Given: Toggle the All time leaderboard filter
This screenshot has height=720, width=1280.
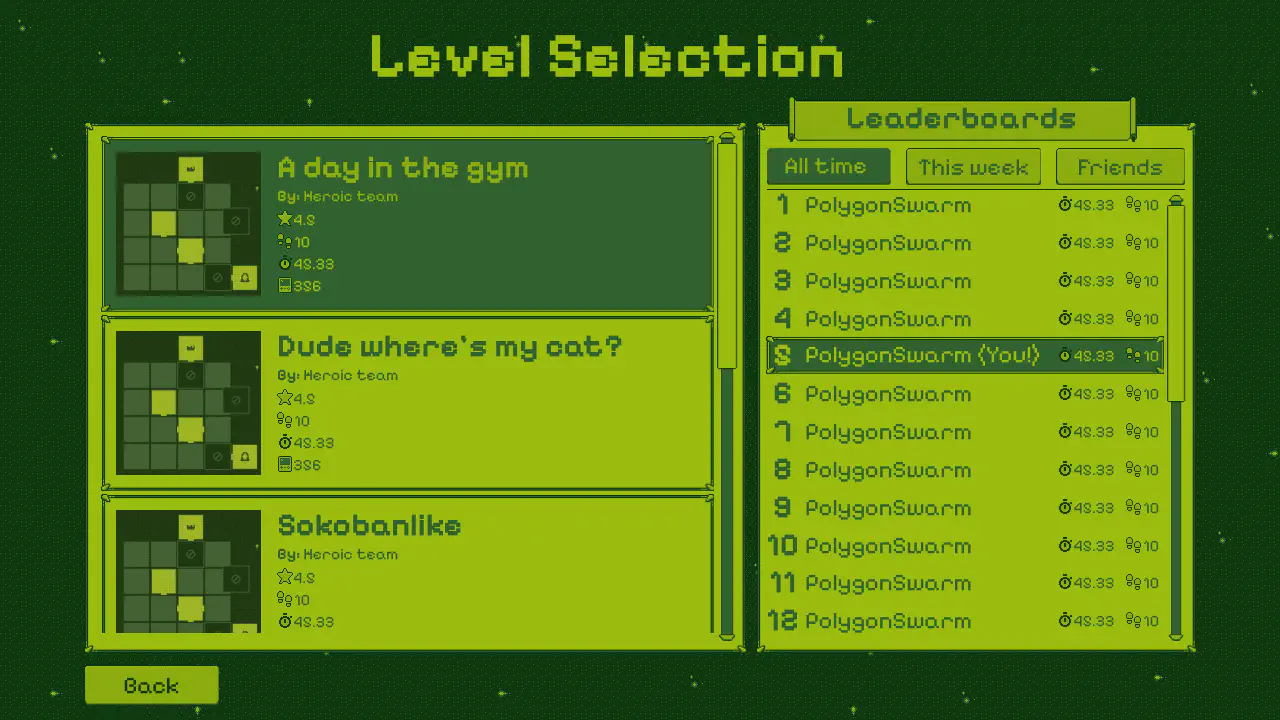Looking at the screenshot, I should click(x=828, y=166).
